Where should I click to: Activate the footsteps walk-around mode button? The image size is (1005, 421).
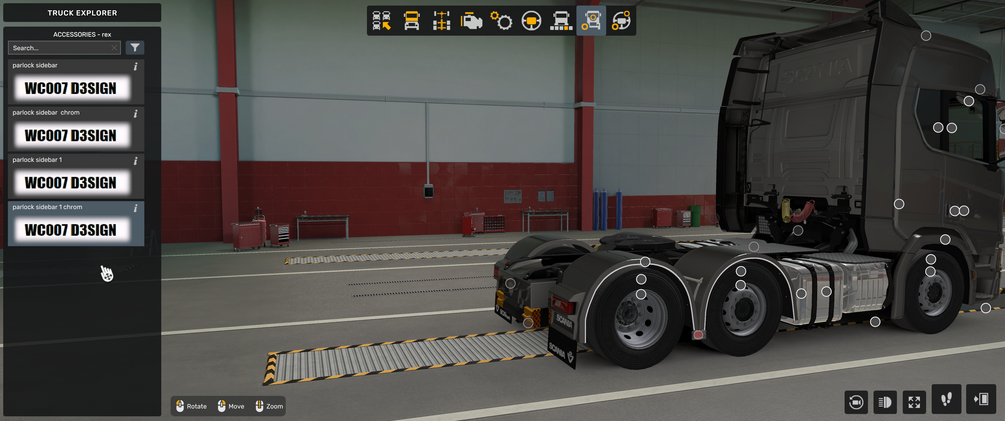(946, 400)
